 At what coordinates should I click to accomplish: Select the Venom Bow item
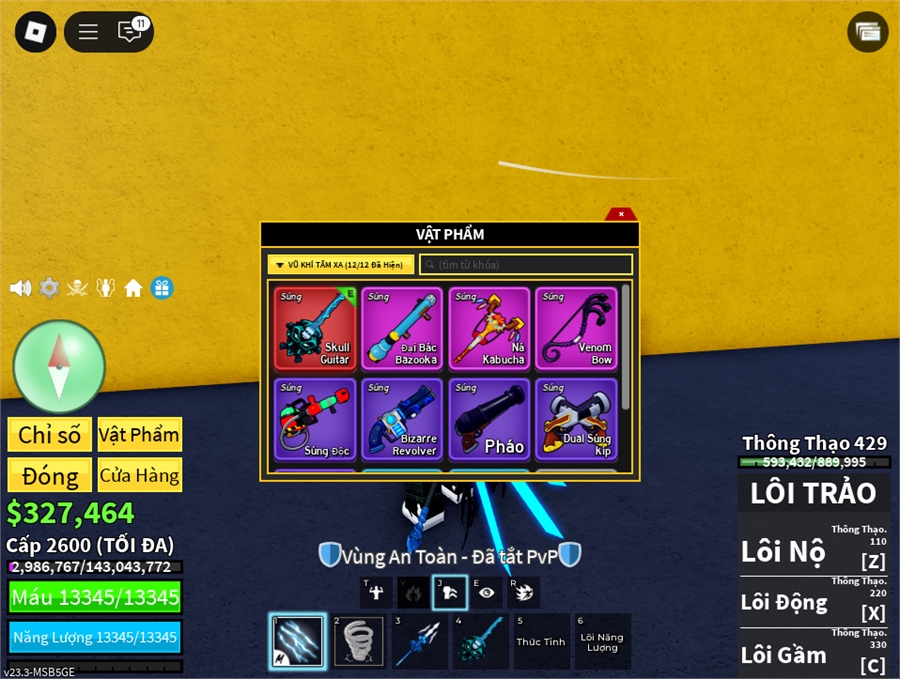coord(576,329)
